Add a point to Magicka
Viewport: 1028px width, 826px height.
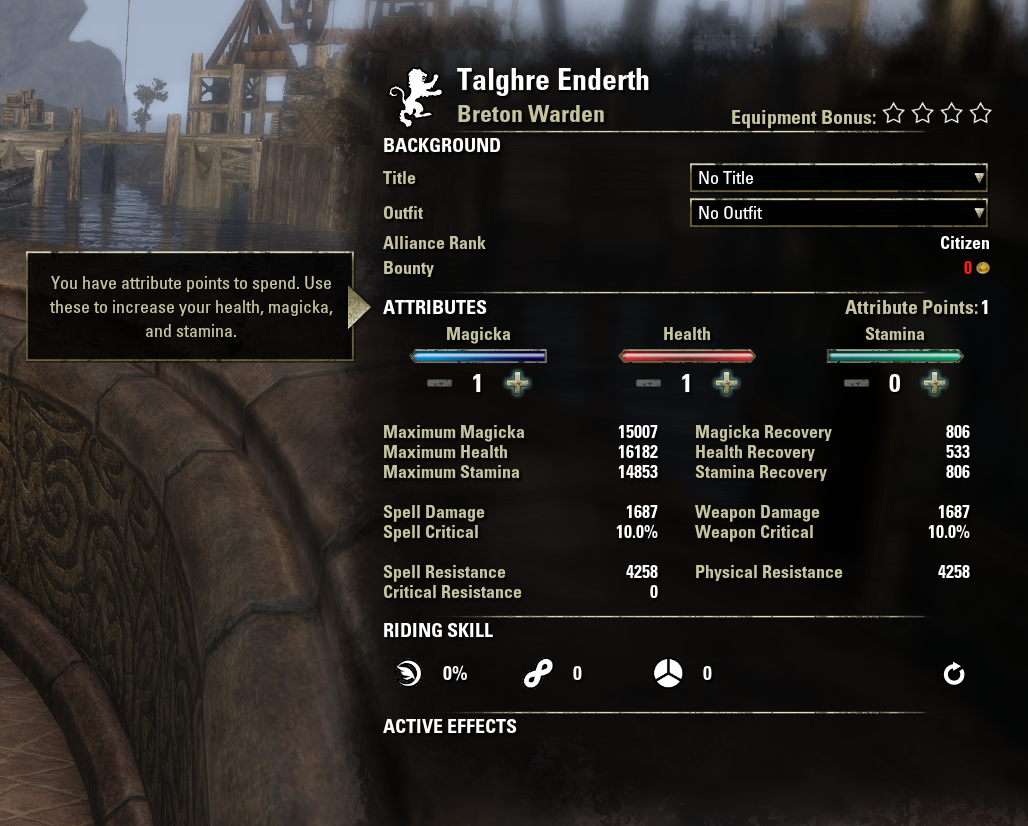coord(517,383)
